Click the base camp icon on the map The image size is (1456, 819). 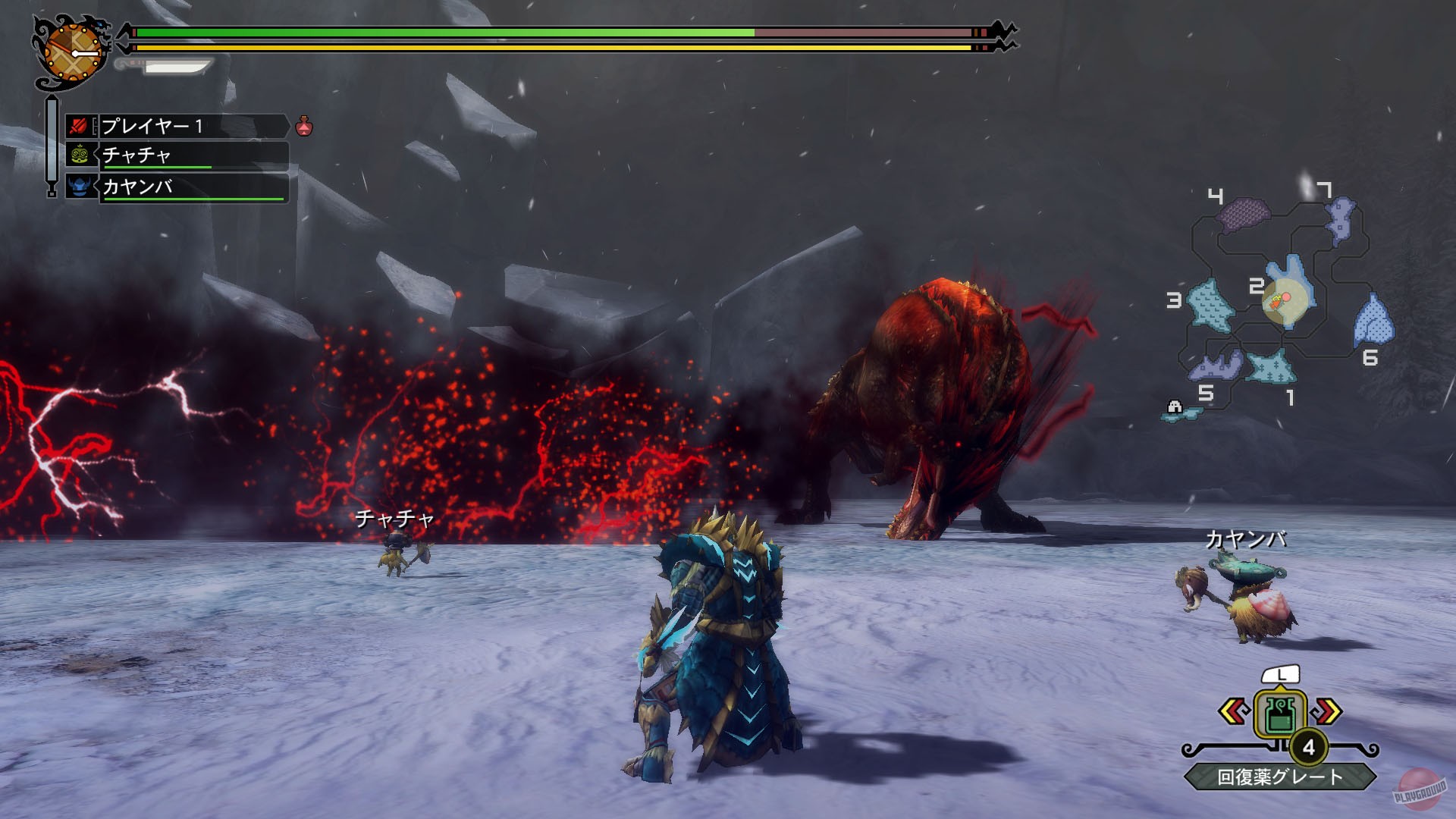(1175, 407)
